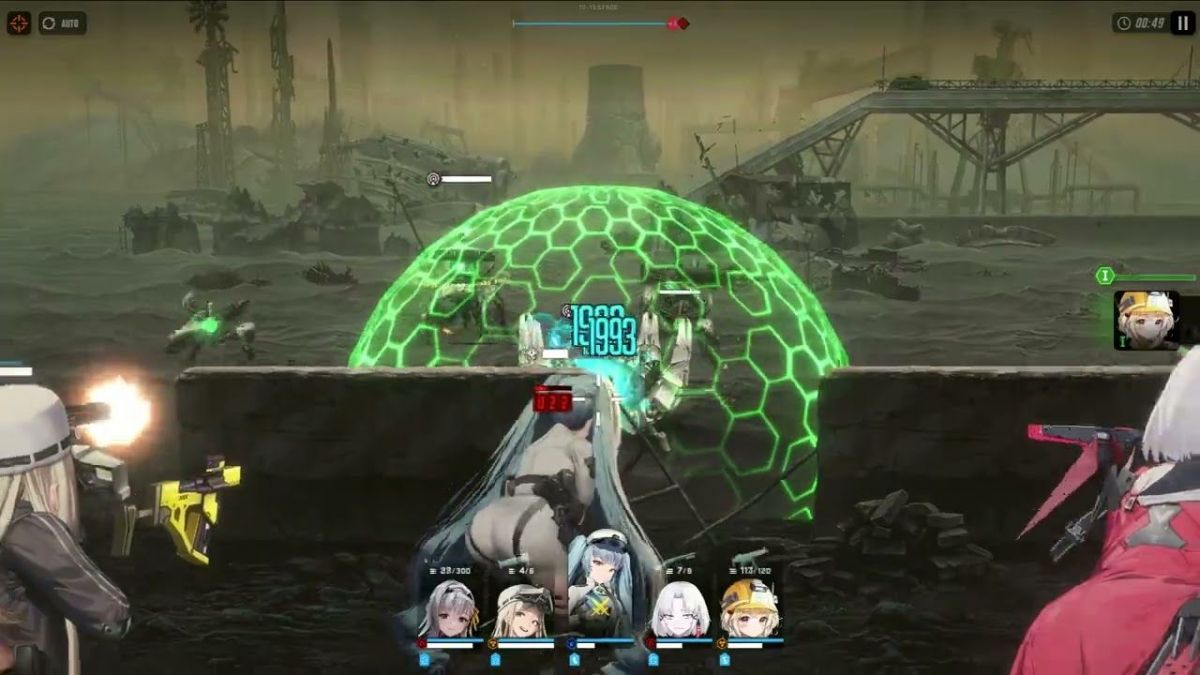Switch to the silver-haired headband girl portrait
1200x675 pixels.
pos(449,609)
